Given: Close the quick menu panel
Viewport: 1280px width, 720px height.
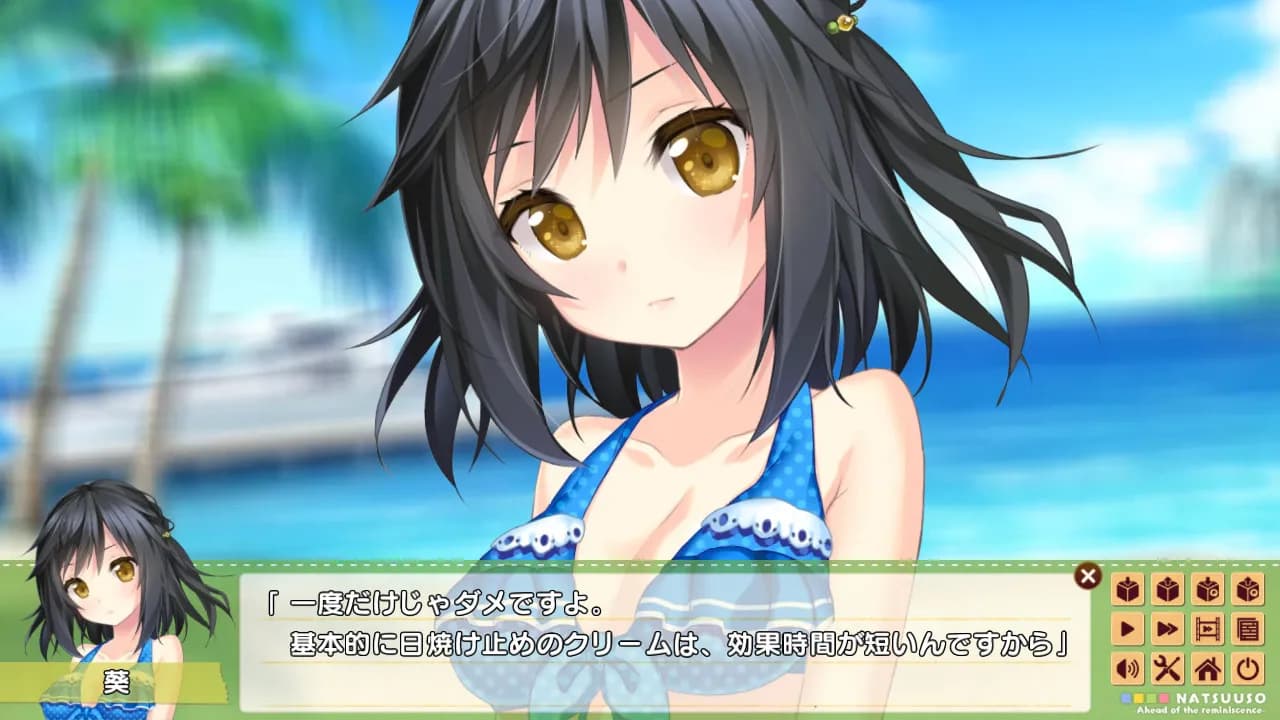Looking at the screenshot, I should (x=1086, y=575).
